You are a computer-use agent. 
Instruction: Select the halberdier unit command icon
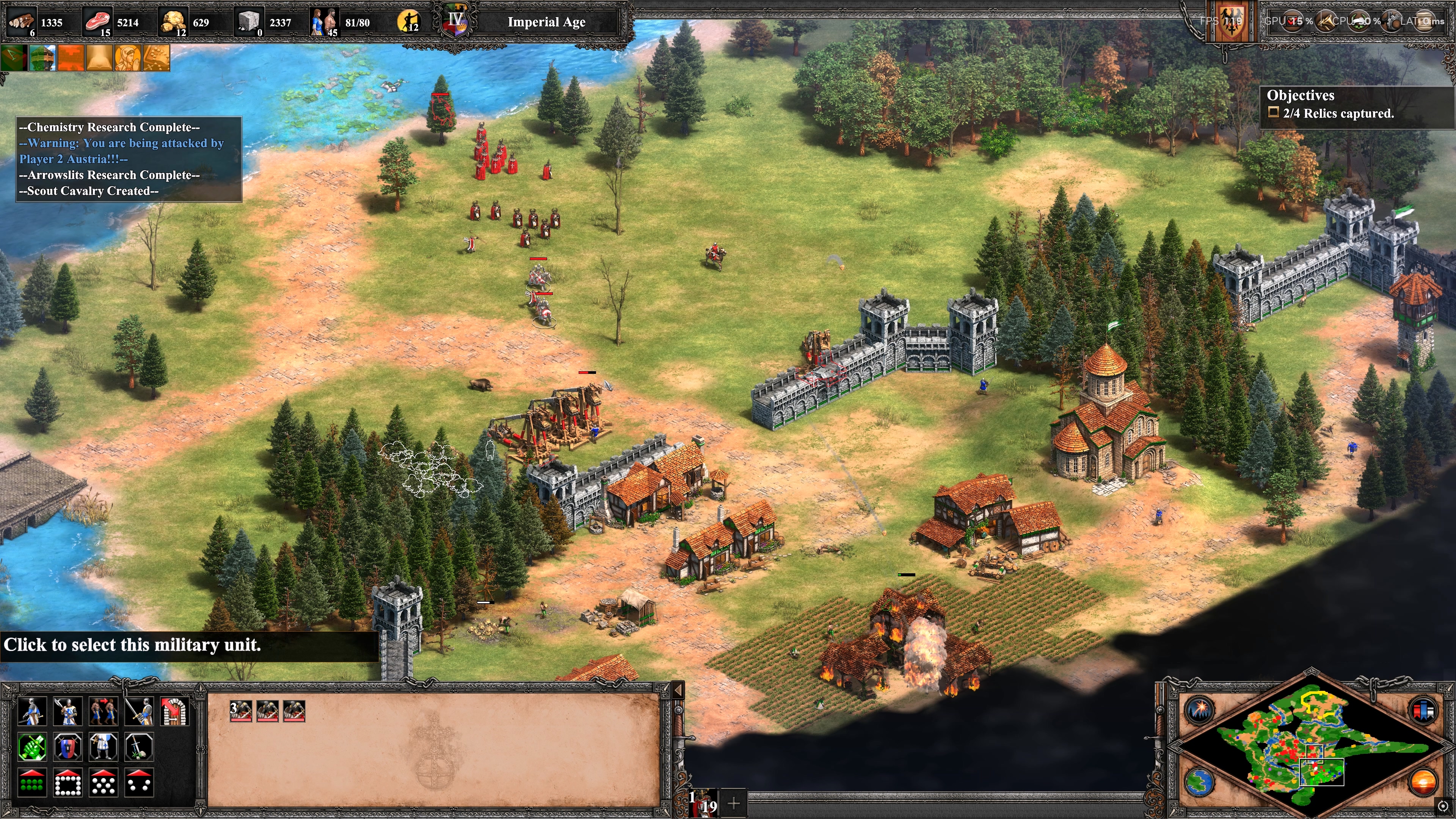pos(31,711)
